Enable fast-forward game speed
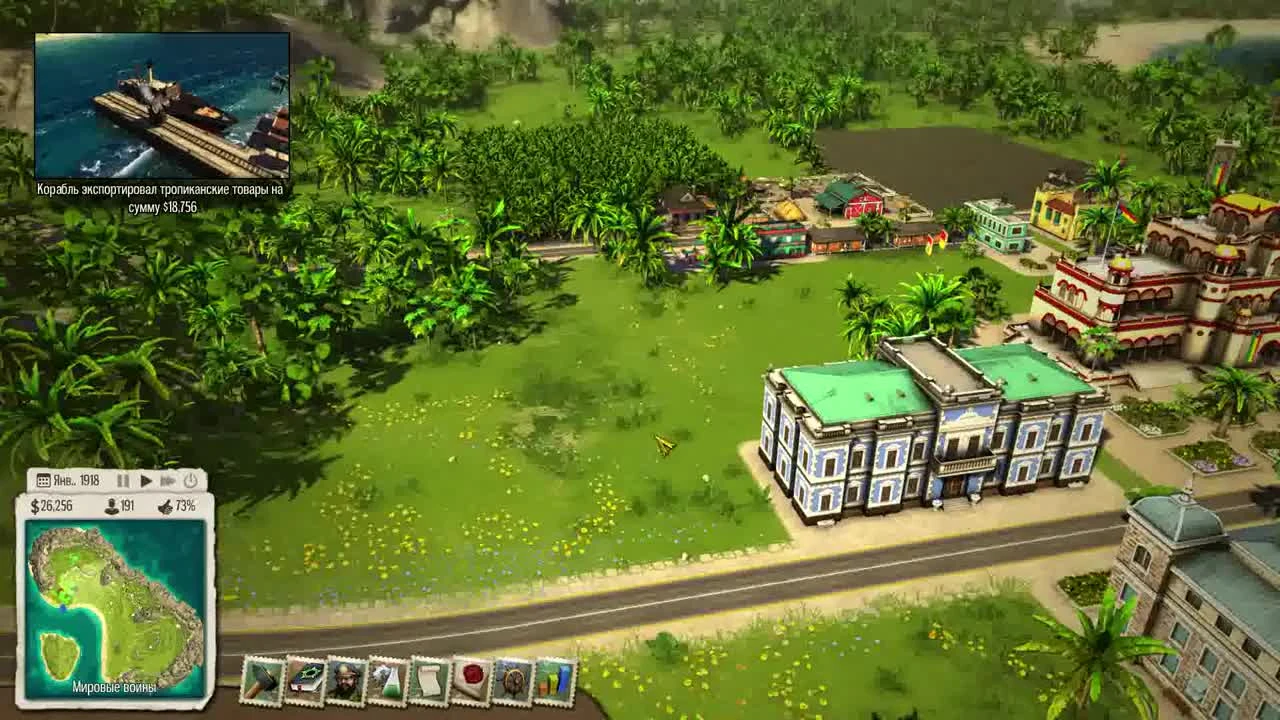Viewport: 1280px width, 720px height. [167, 482]
